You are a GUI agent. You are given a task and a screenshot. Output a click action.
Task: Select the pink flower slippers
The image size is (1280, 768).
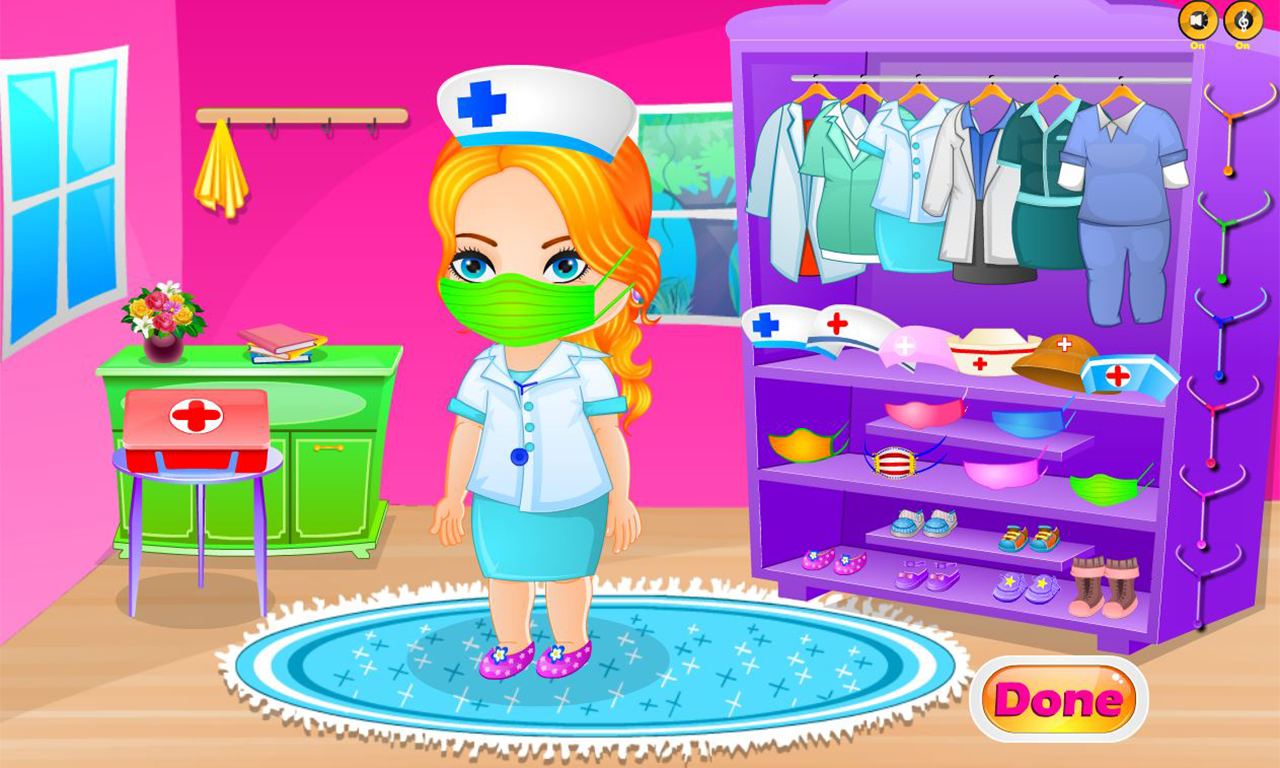point(833,560)
